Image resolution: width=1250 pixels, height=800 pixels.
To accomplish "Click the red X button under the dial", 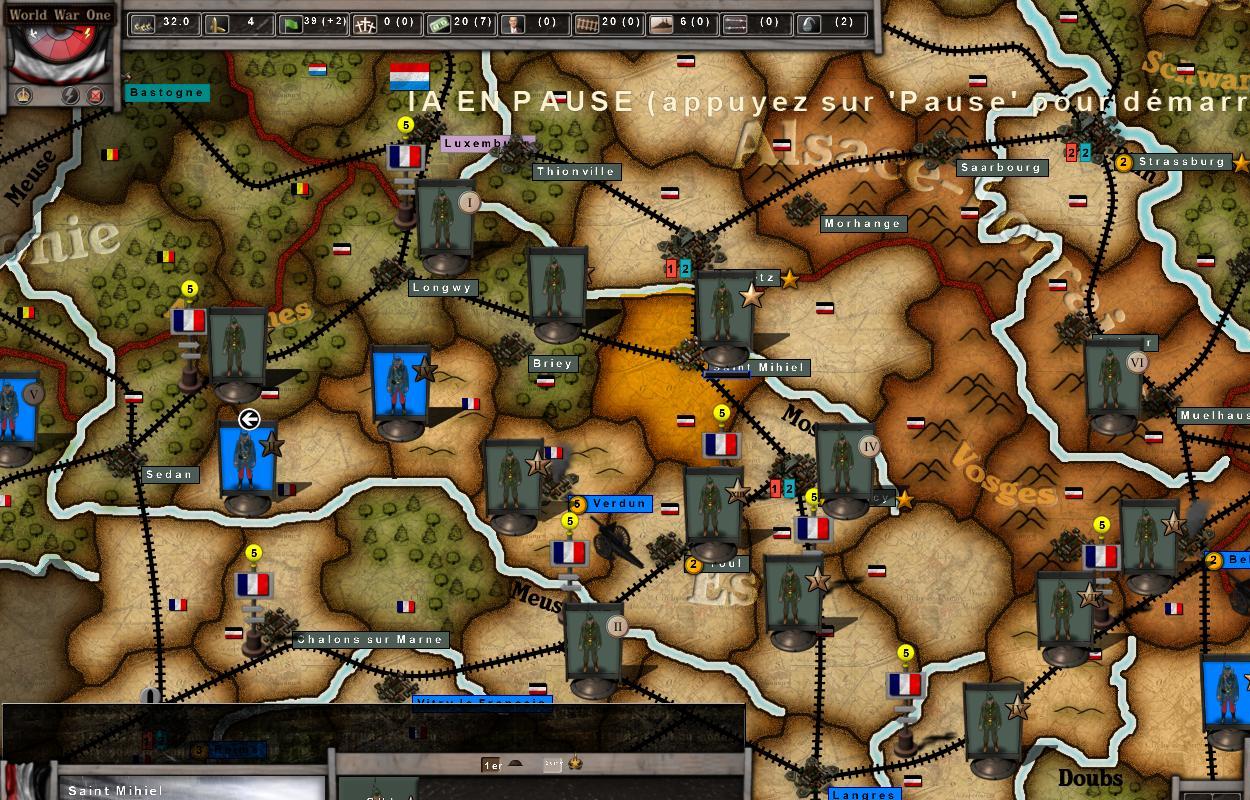I will pos(96,96).
